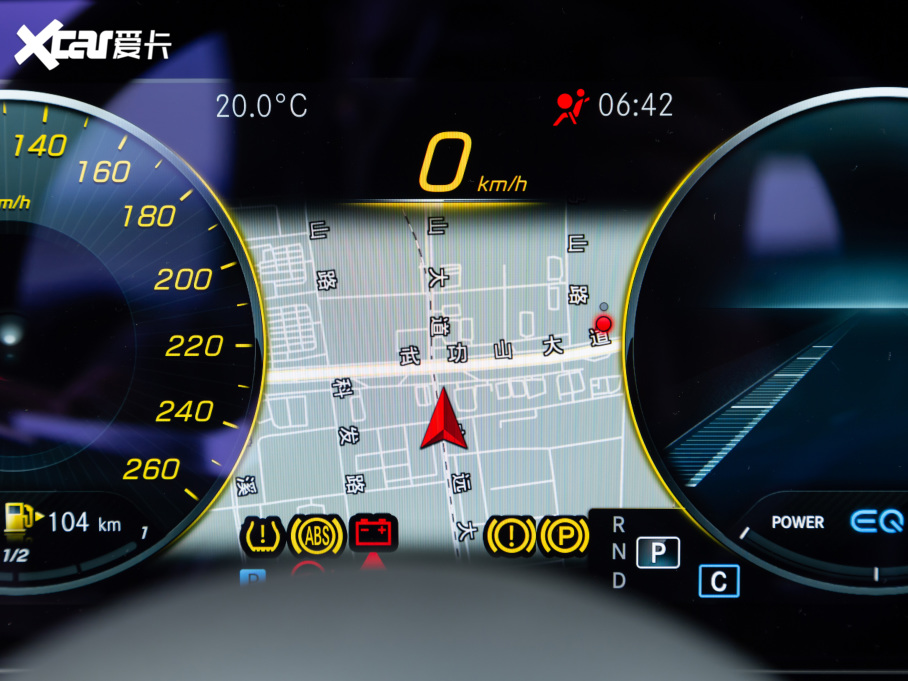
Task: Click the blue C drive mode box
Action: pos(718,581)
